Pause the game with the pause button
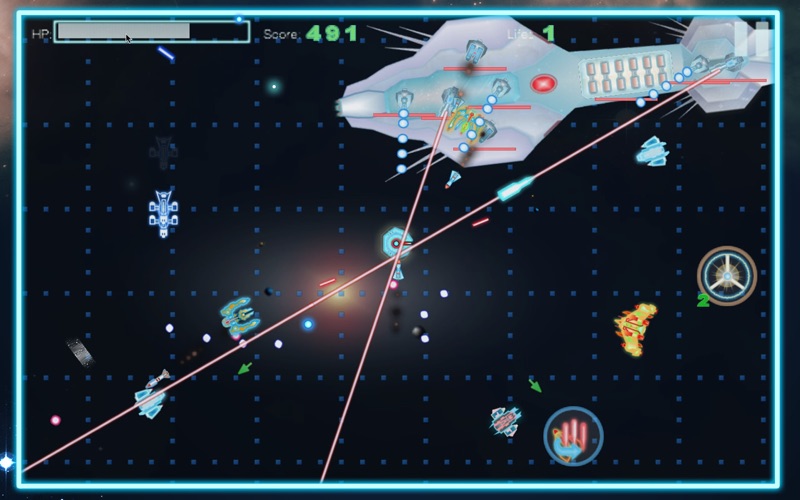The image size is (800, 500). (x=751, y=38)
